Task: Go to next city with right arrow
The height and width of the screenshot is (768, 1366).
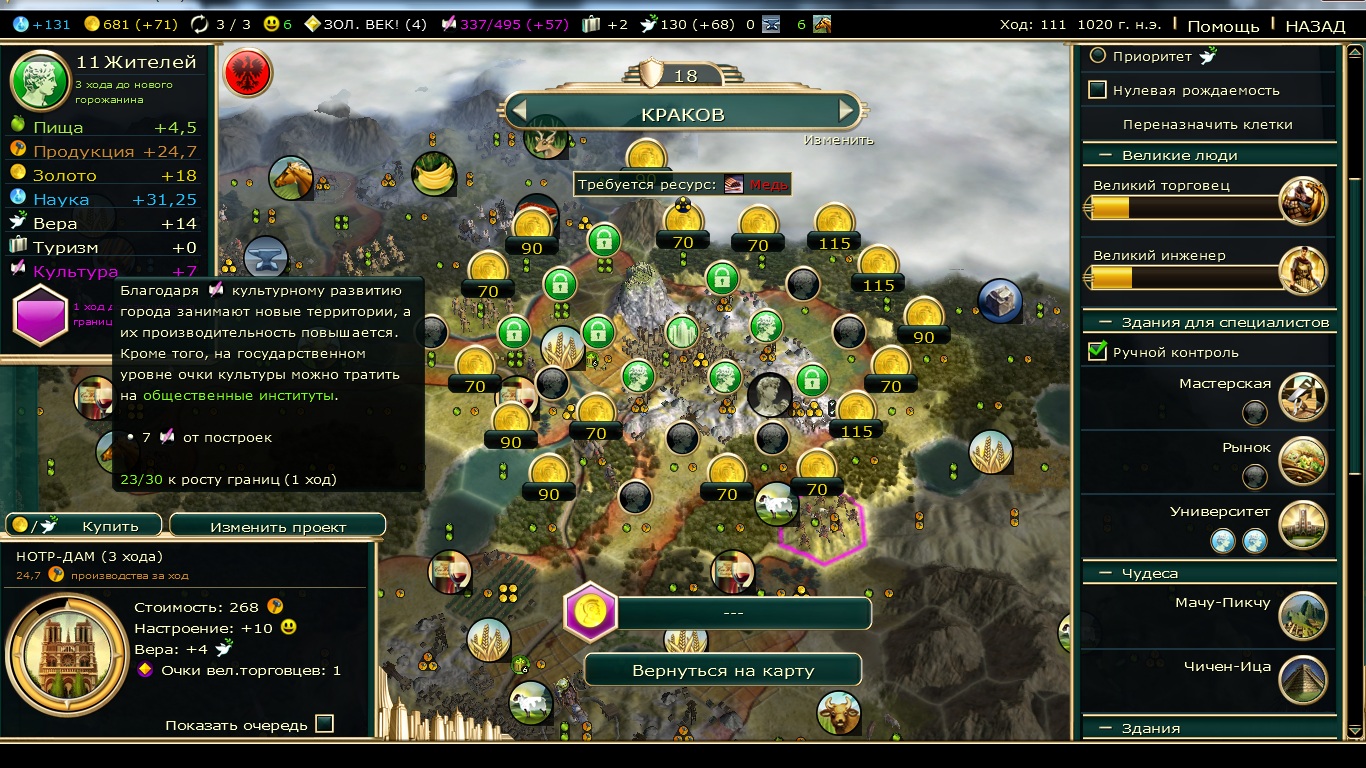Action: [x=847, y=111]
